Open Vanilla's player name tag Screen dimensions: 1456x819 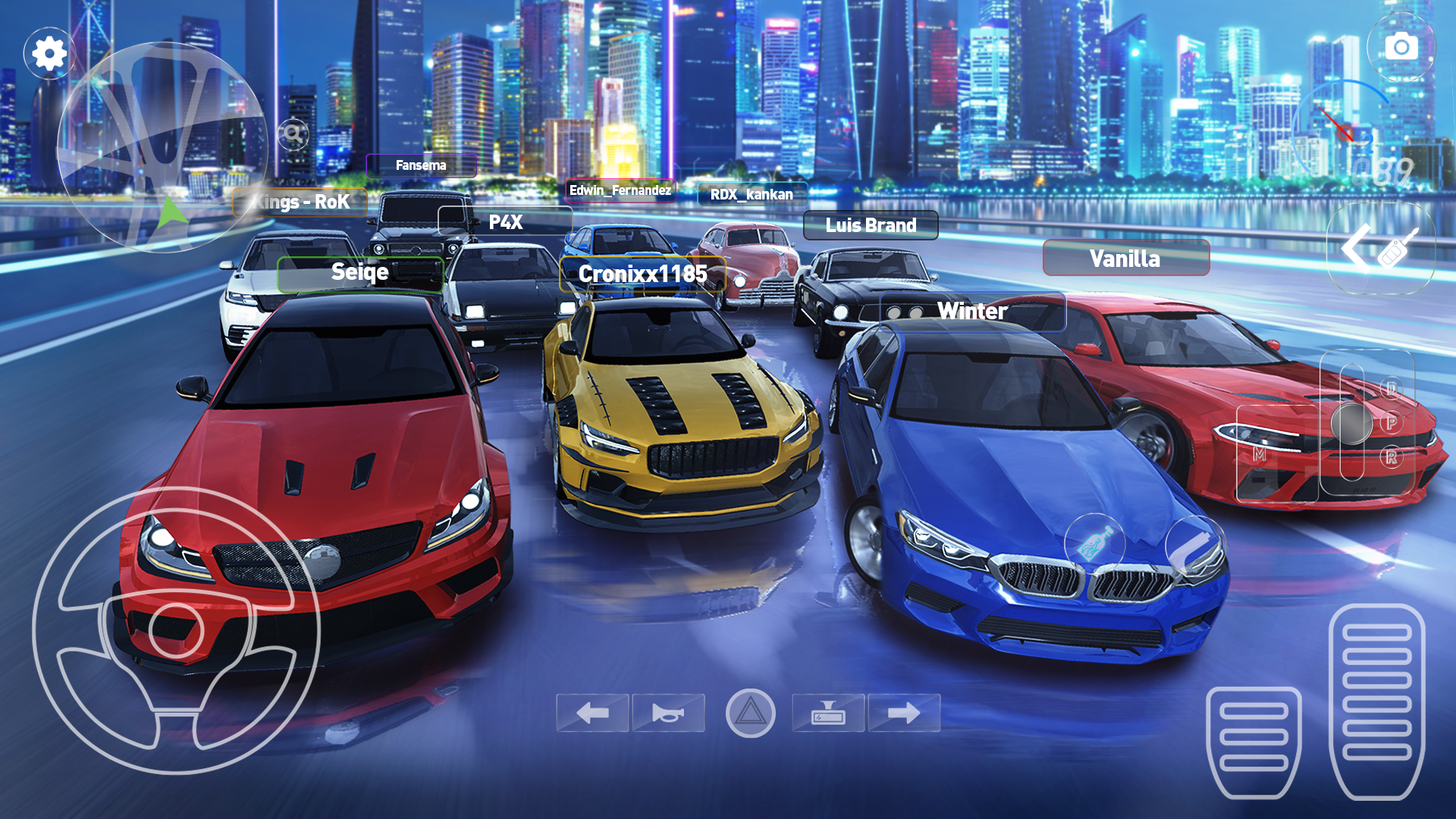tap(1125, 259)
